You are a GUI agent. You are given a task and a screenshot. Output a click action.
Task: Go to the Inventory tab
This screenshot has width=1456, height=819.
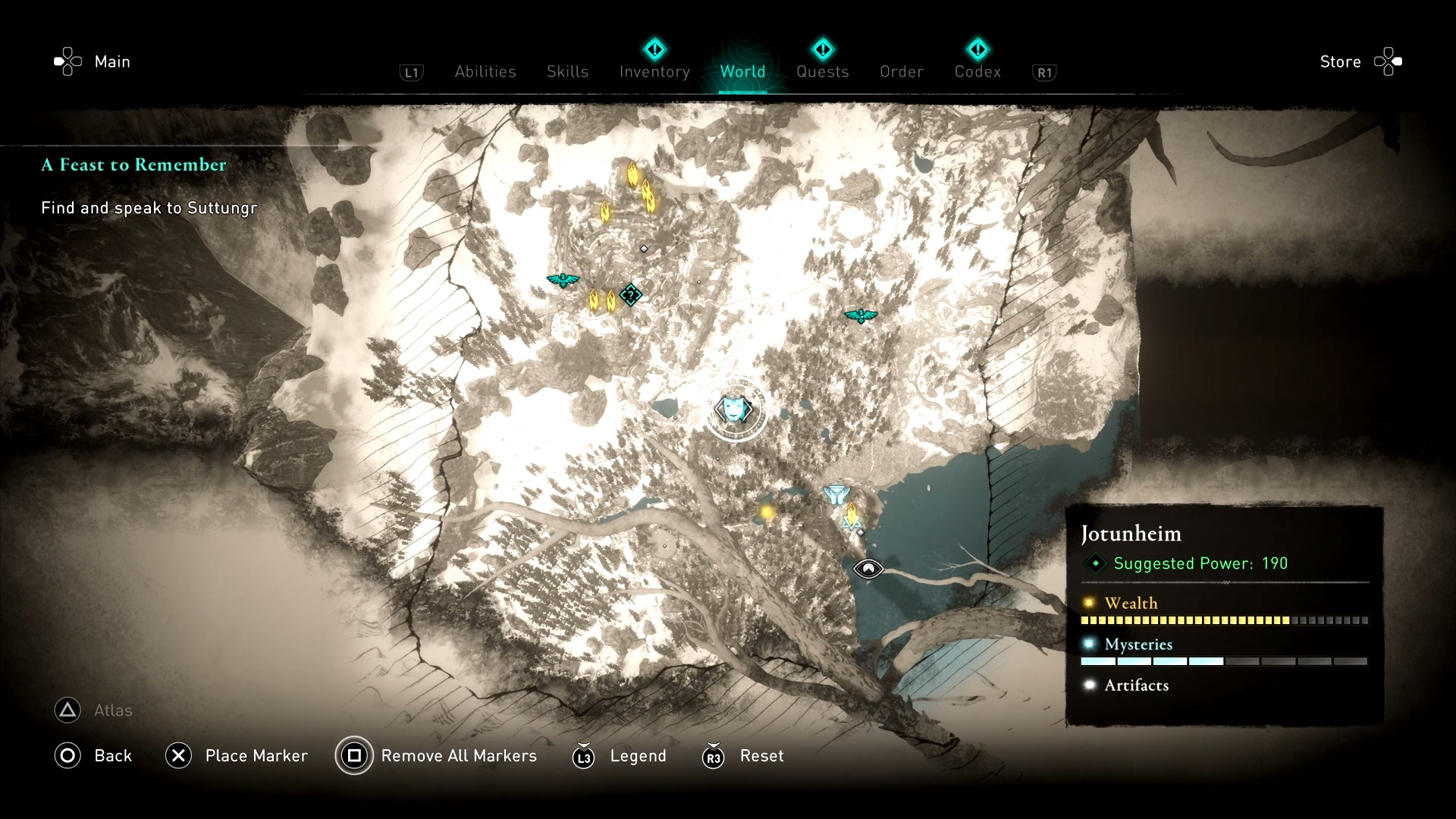click(x=654, y=71)
